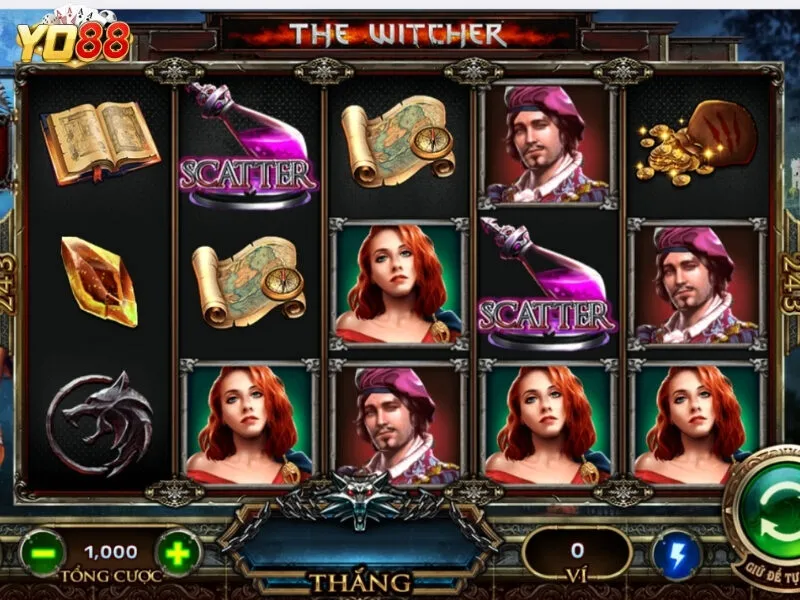The image size is (800, 600).
Task: Increase the total bet with the plus button
Action: (x=178, y=553)
